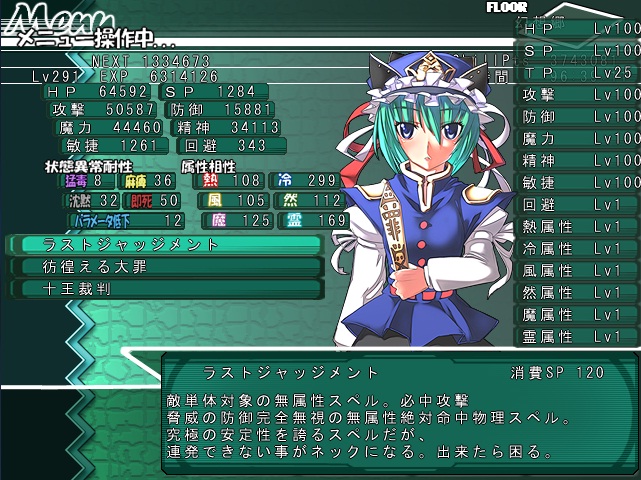Click the 敏捷 Lv100 row

(x=578, y=182)
